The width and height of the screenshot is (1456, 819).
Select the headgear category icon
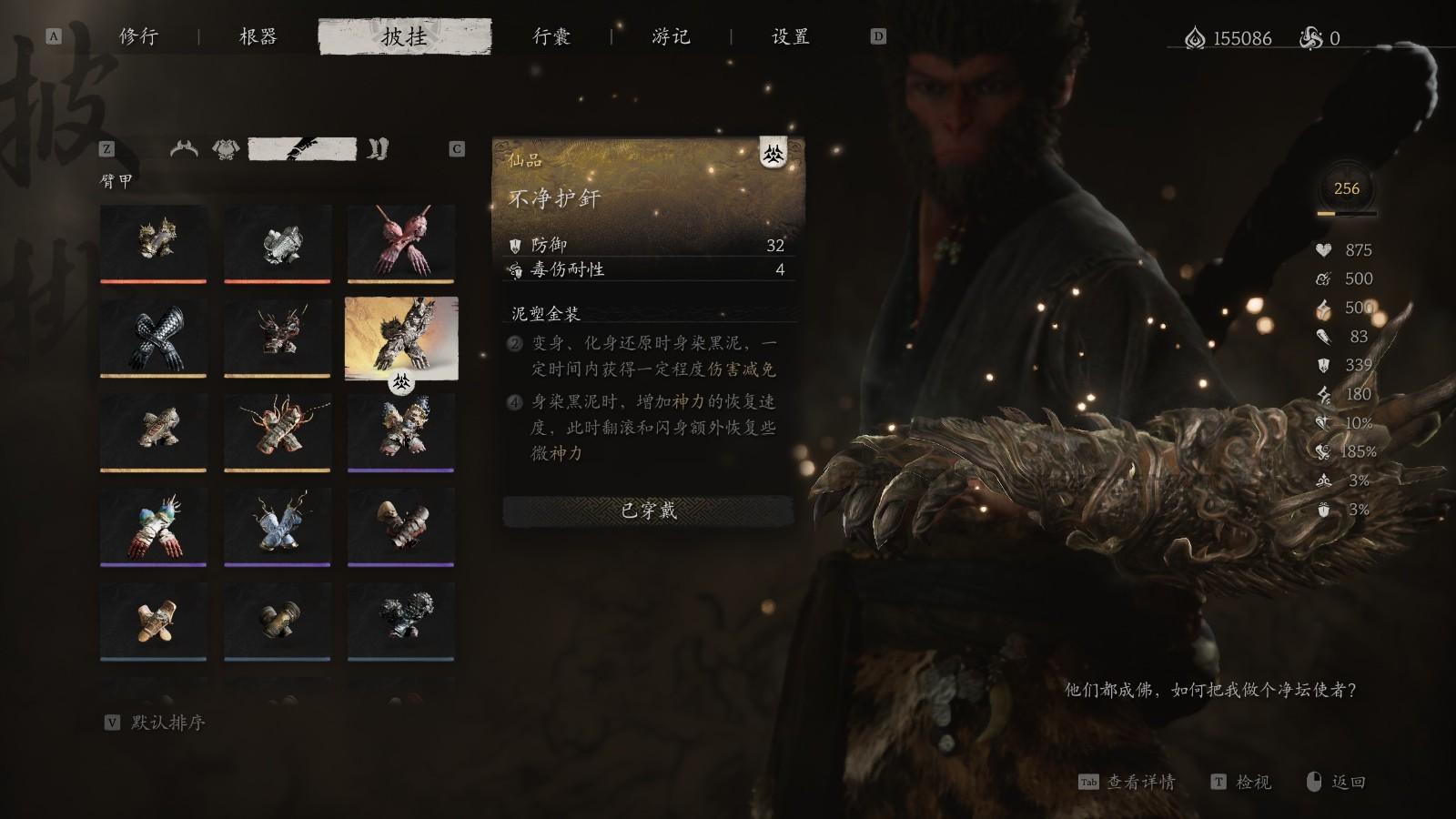[x=185, y=147]
